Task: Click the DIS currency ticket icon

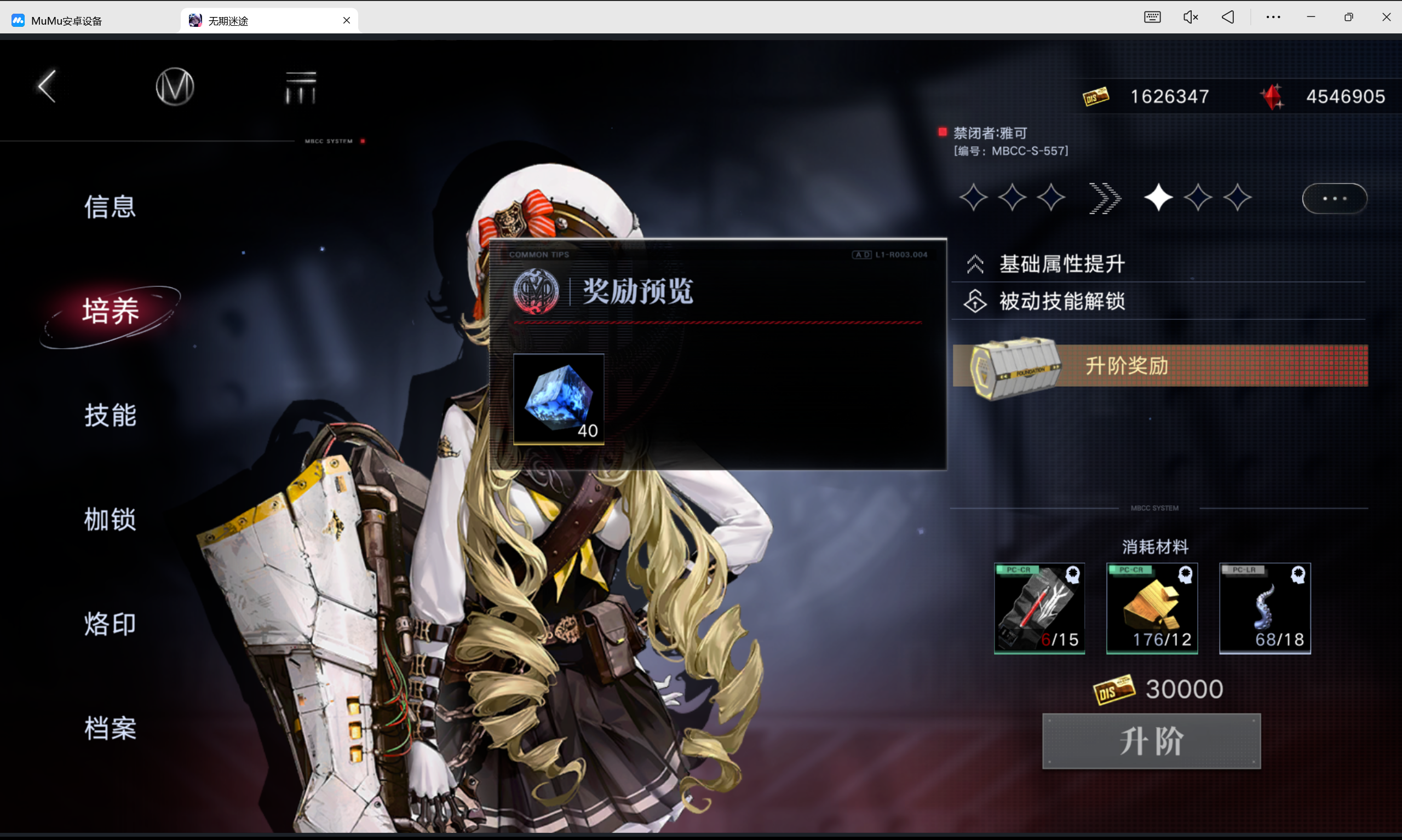Action: tap(1096, 96)
